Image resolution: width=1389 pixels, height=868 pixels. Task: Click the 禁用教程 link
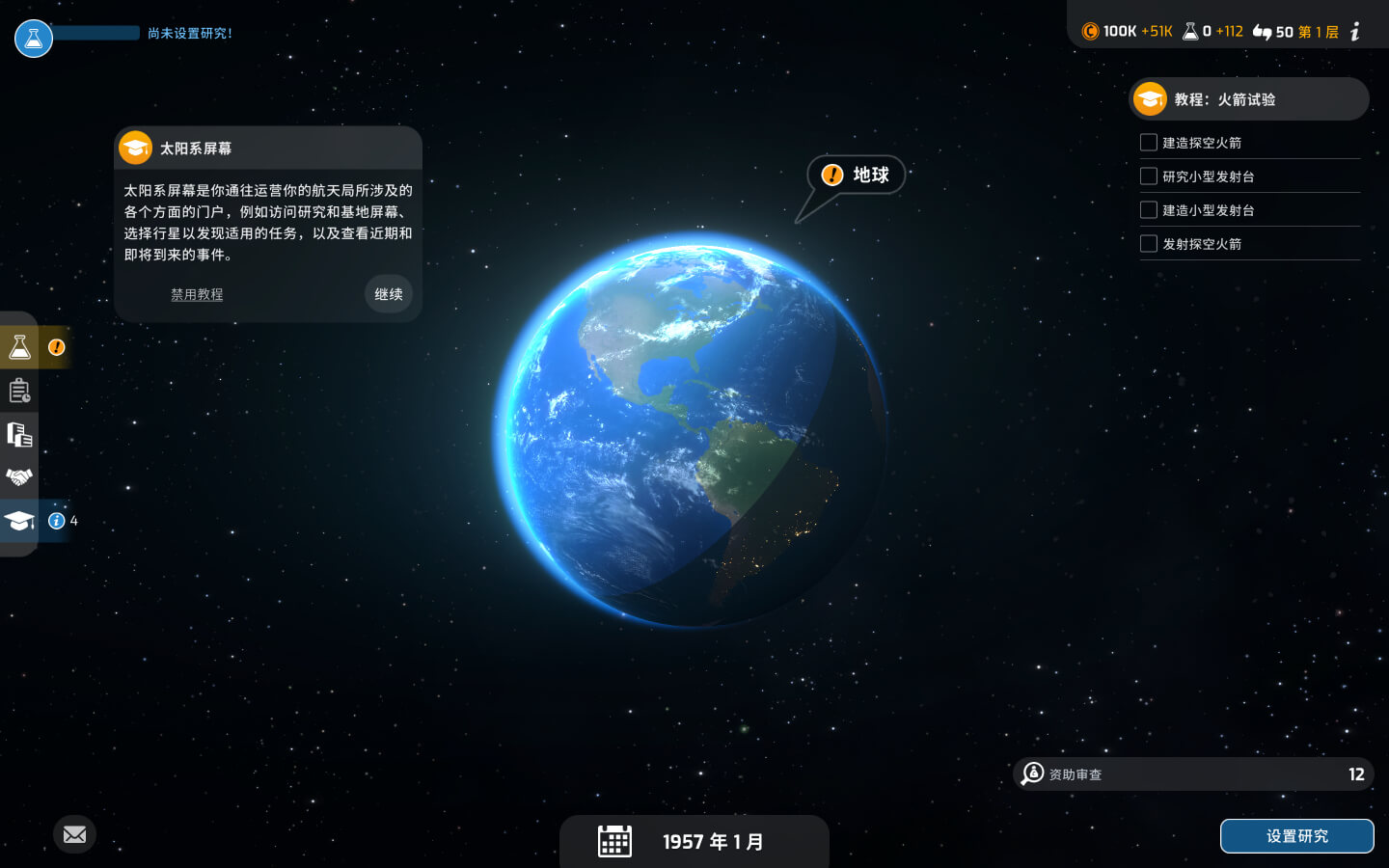[x=197, y=294]
